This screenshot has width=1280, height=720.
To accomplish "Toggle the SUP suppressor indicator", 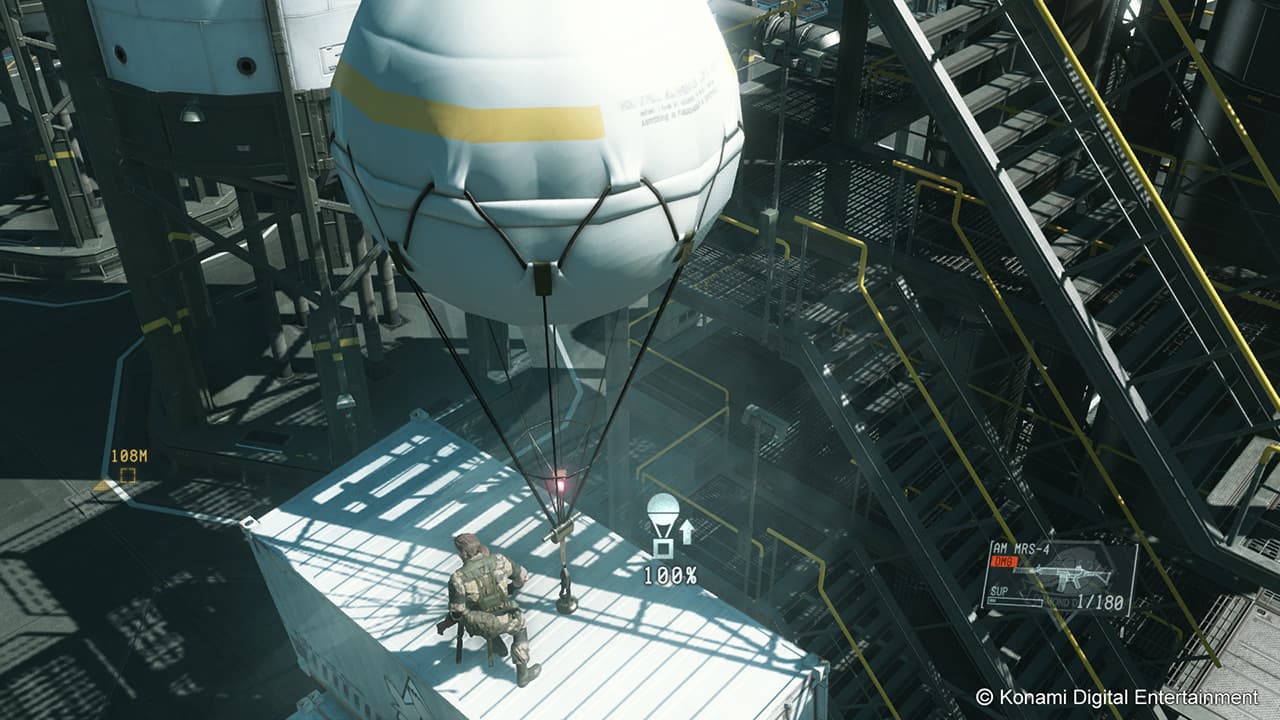I will (x=999, y=590).
